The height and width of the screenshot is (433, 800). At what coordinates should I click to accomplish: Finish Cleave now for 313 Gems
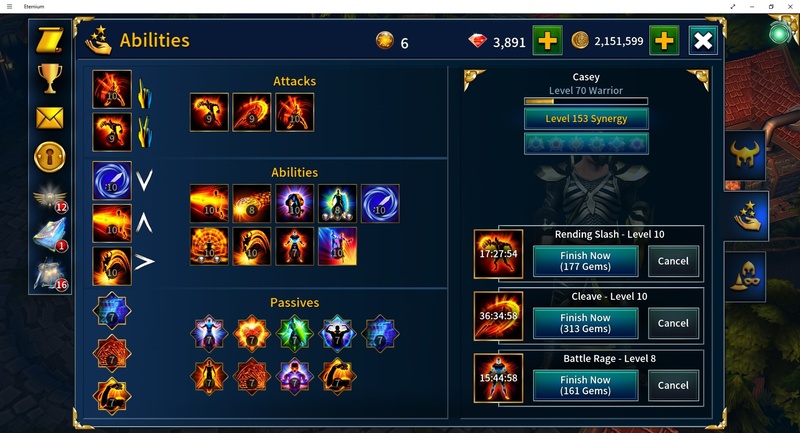point(585,323)
